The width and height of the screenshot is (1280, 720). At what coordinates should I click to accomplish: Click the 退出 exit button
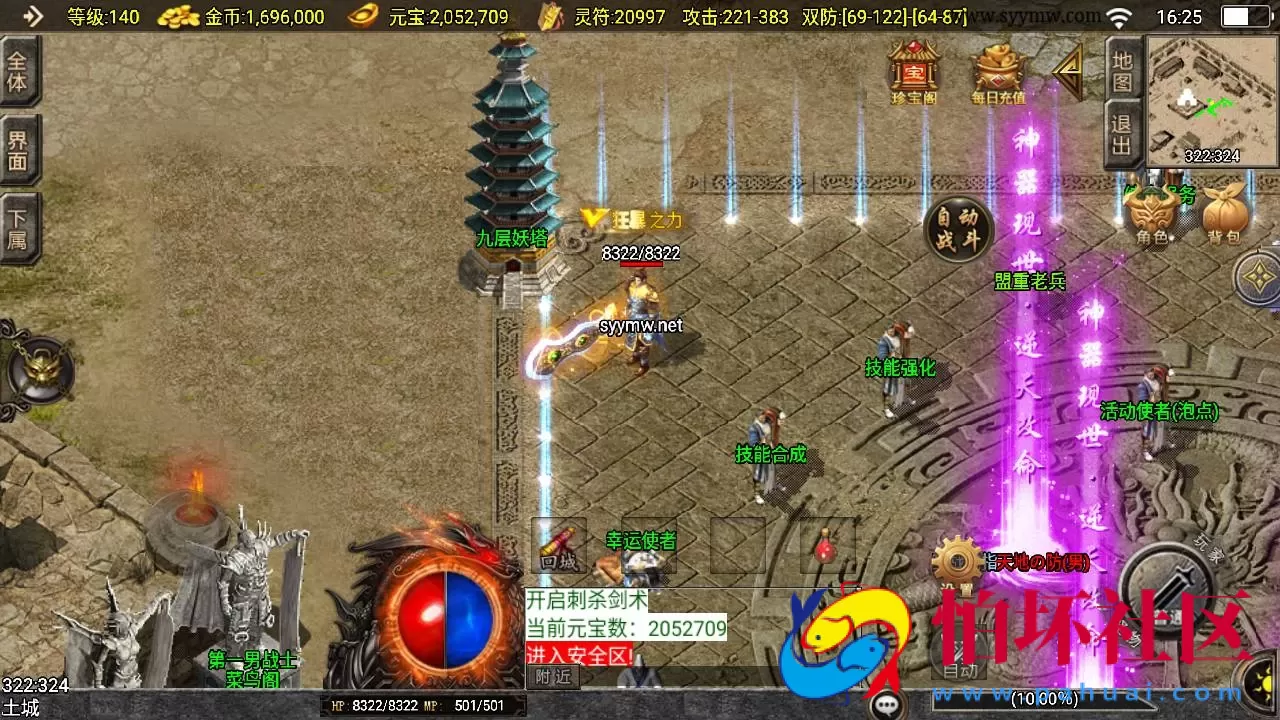pos(1124,135)
